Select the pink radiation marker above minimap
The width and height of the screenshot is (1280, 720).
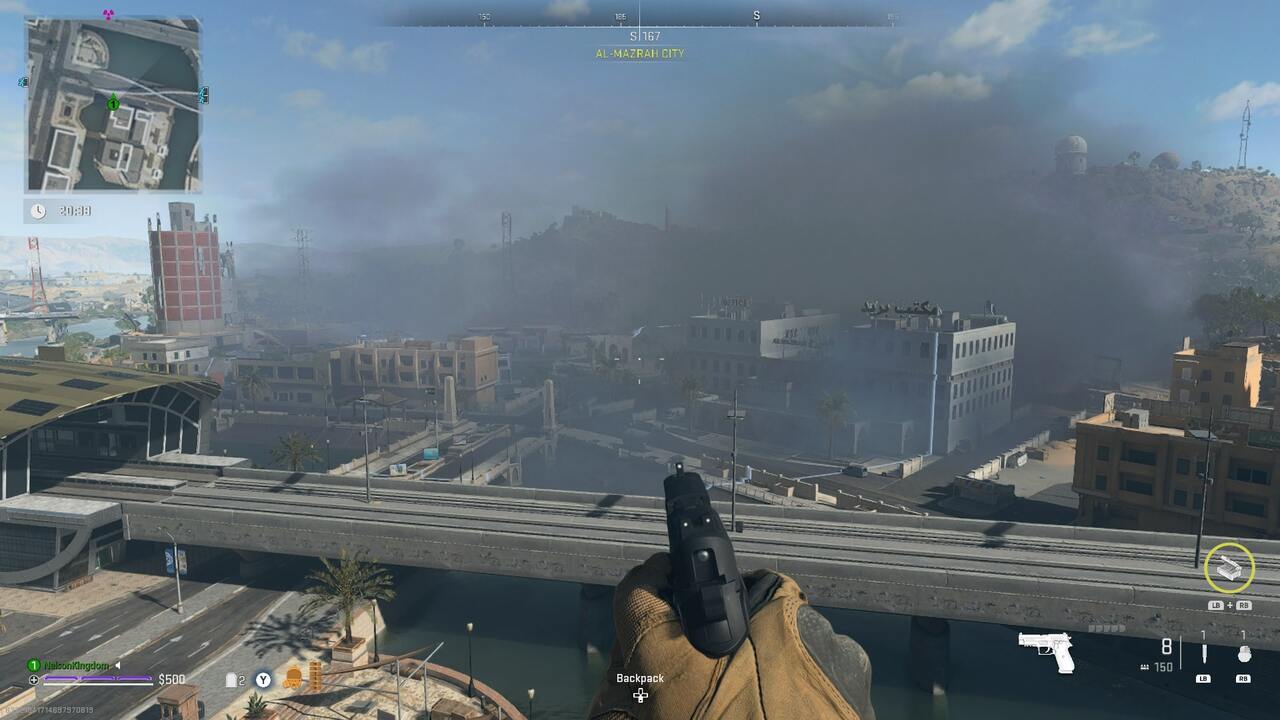(x=109, y=14)
